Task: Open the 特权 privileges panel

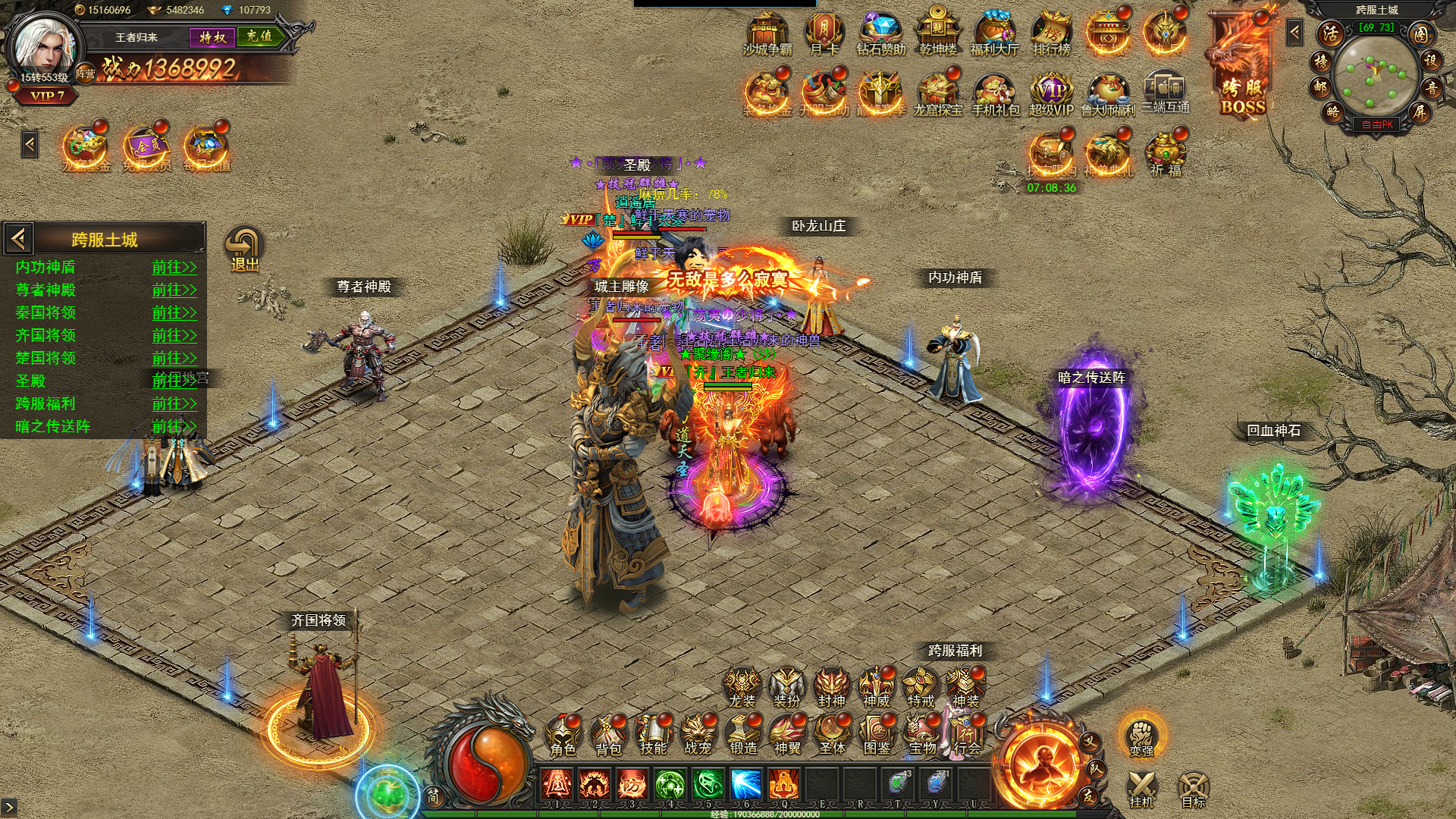Action: tap(212, 36)
